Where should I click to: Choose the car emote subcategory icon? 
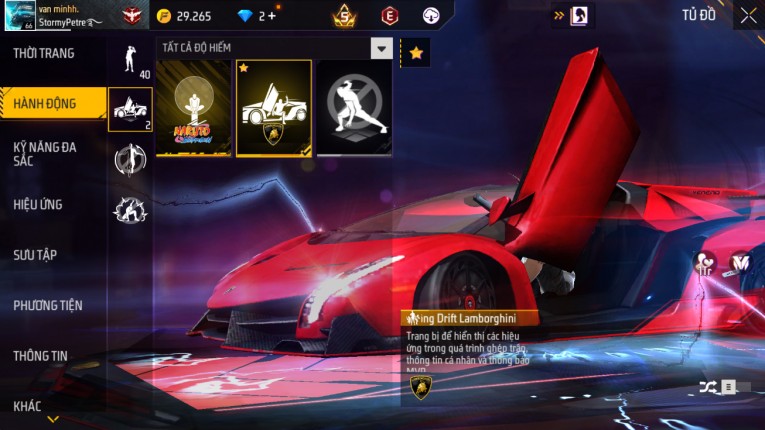point(130,110)
